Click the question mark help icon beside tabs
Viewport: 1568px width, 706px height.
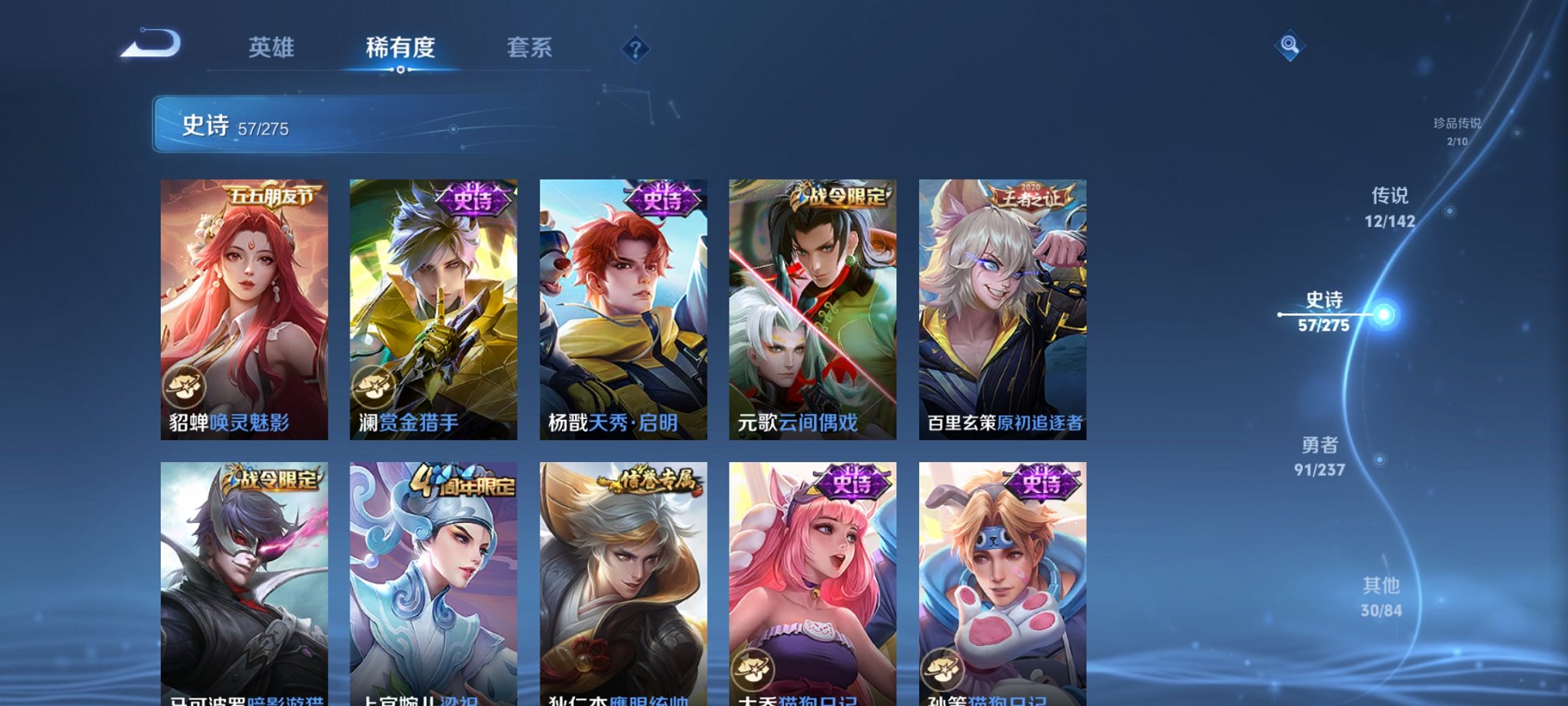coord(634,49)
